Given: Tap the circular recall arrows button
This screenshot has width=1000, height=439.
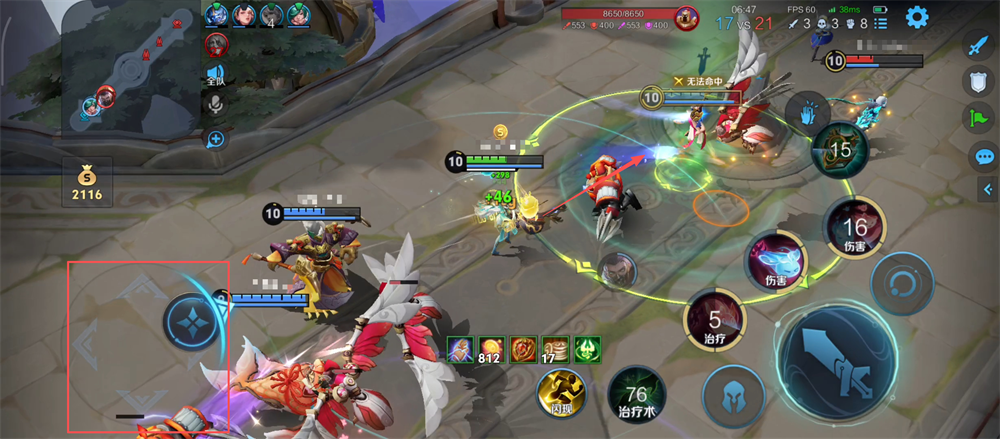Looking at the screenshot, I should point(901,284).
